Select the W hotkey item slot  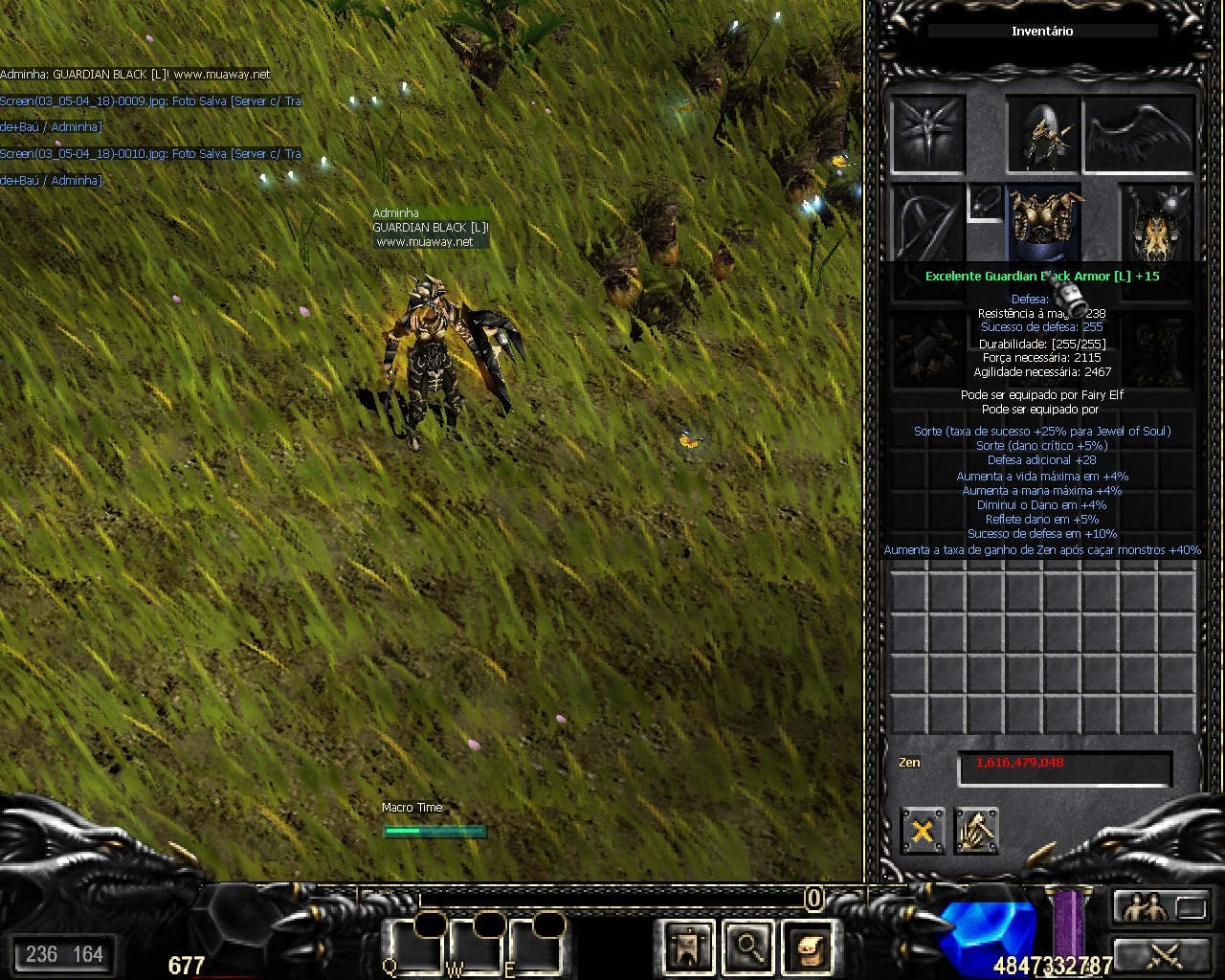click(477, 947)
